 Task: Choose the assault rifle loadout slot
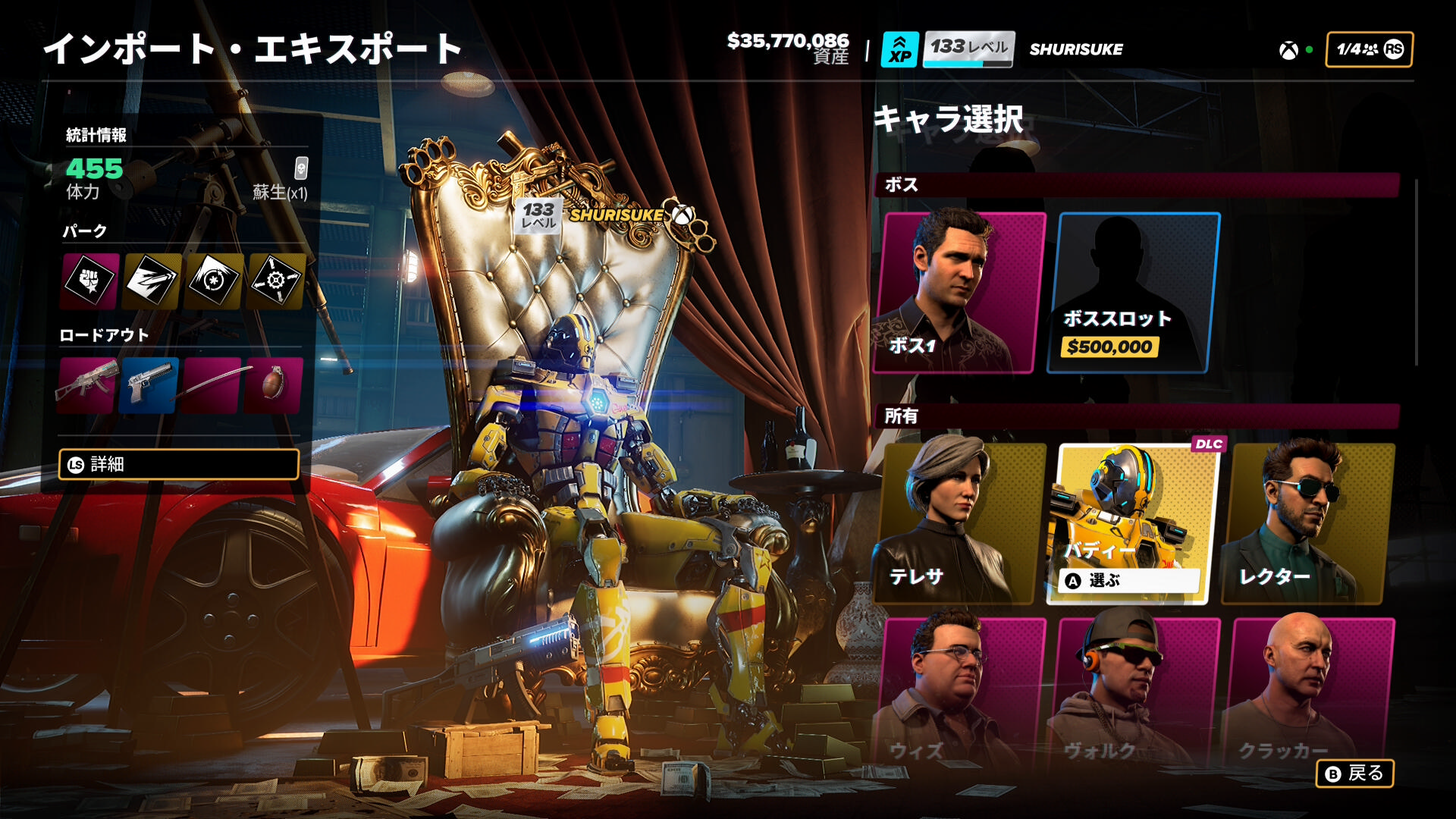click(87, 384)
